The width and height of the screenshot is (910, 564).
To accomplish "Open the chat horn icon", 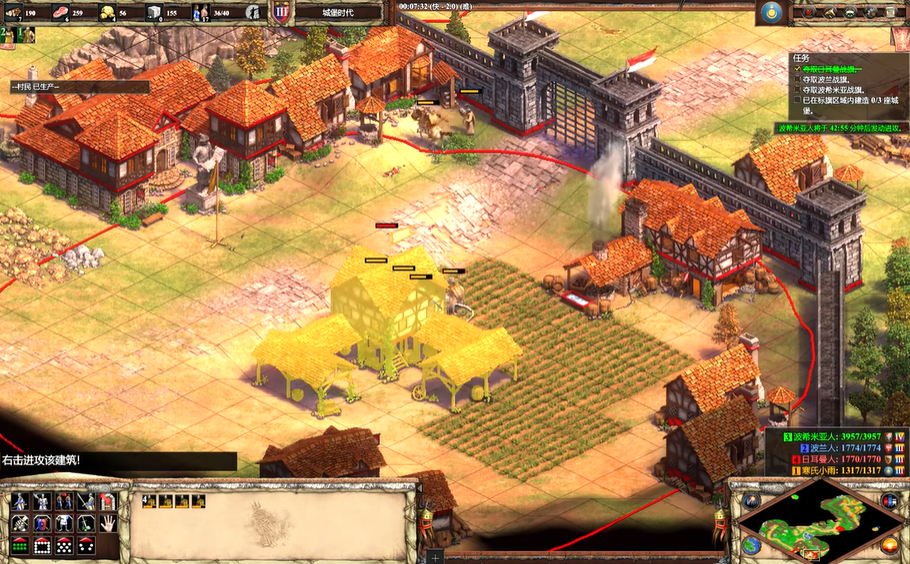I will click(x=827, y=12).
